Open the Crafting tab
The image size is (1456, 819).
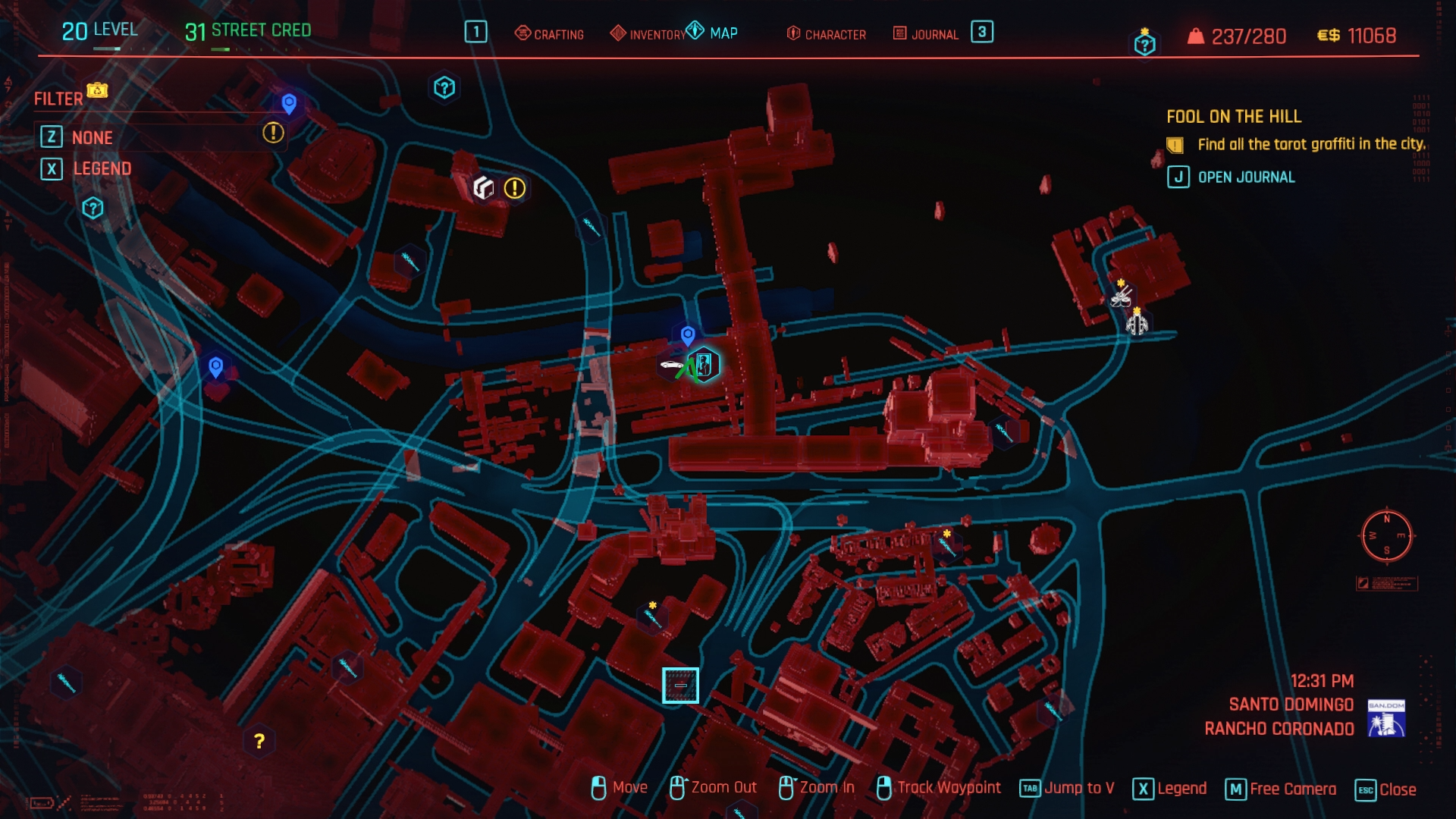click(x=550, y=34)
